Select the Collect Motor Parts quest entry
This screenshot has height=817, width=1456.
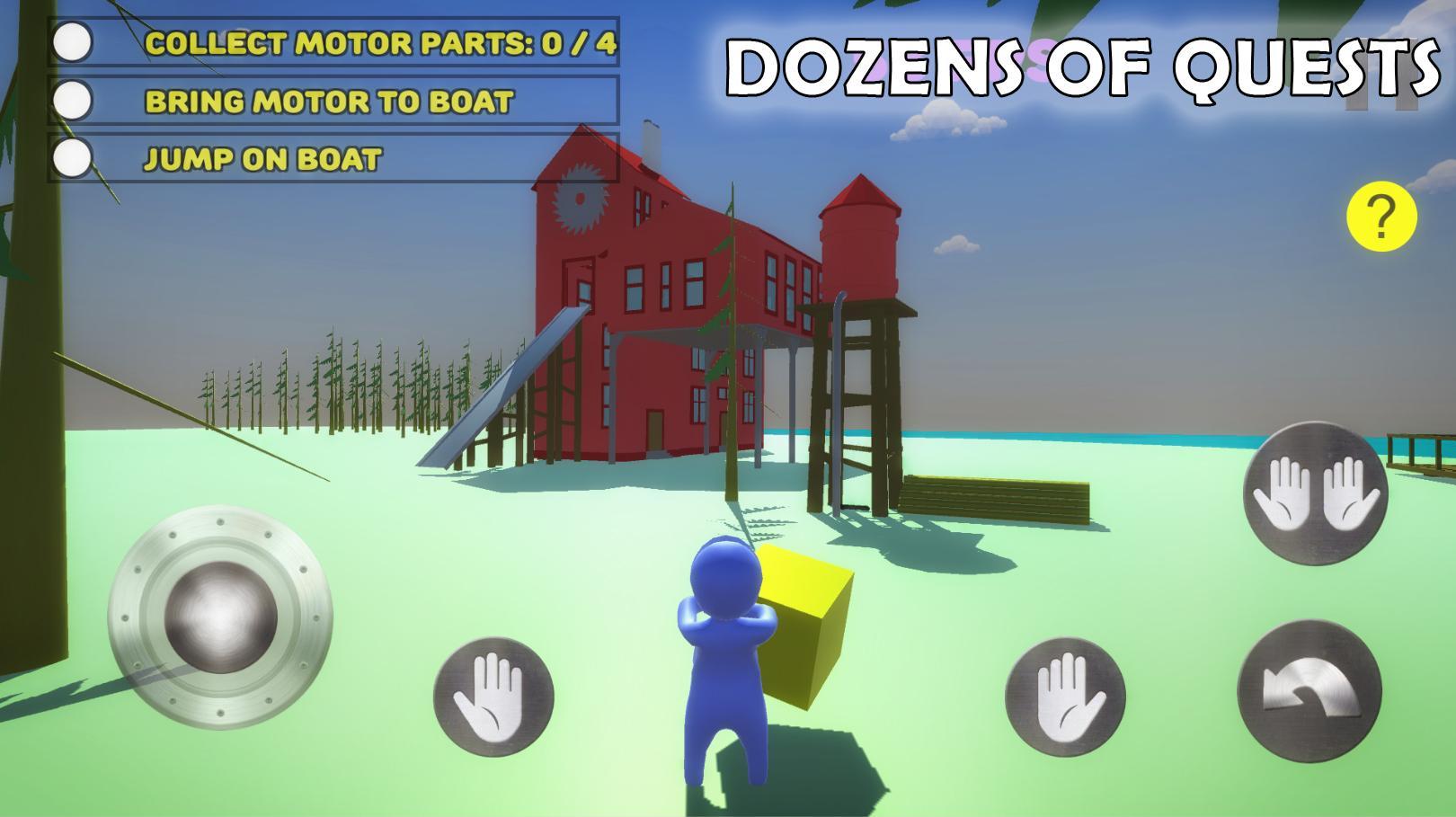(334, 42)
